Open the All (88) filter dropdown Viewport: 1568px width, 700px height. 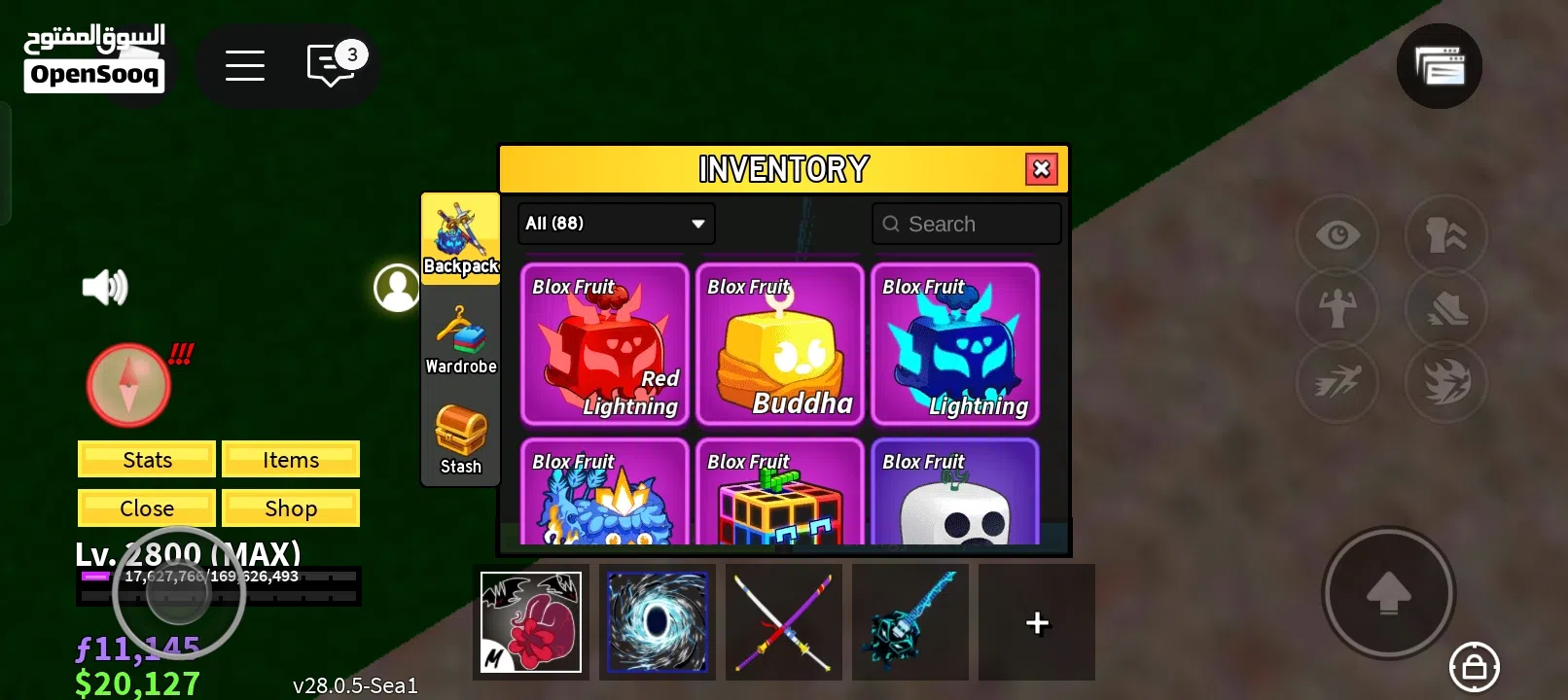pyautogui.click(x=615, y=224)
